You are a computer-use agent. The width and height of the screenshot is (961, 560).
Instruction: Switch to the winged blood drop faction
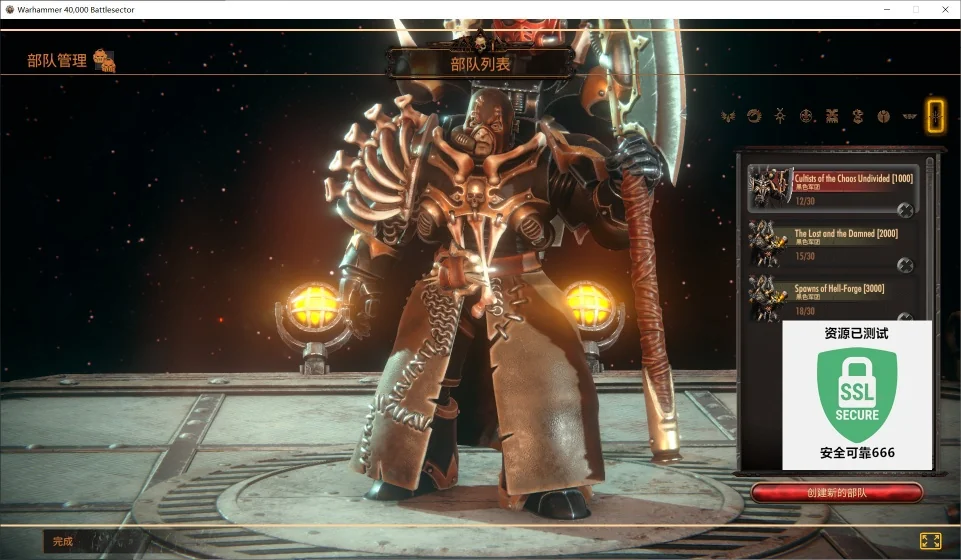coord(728,116)
